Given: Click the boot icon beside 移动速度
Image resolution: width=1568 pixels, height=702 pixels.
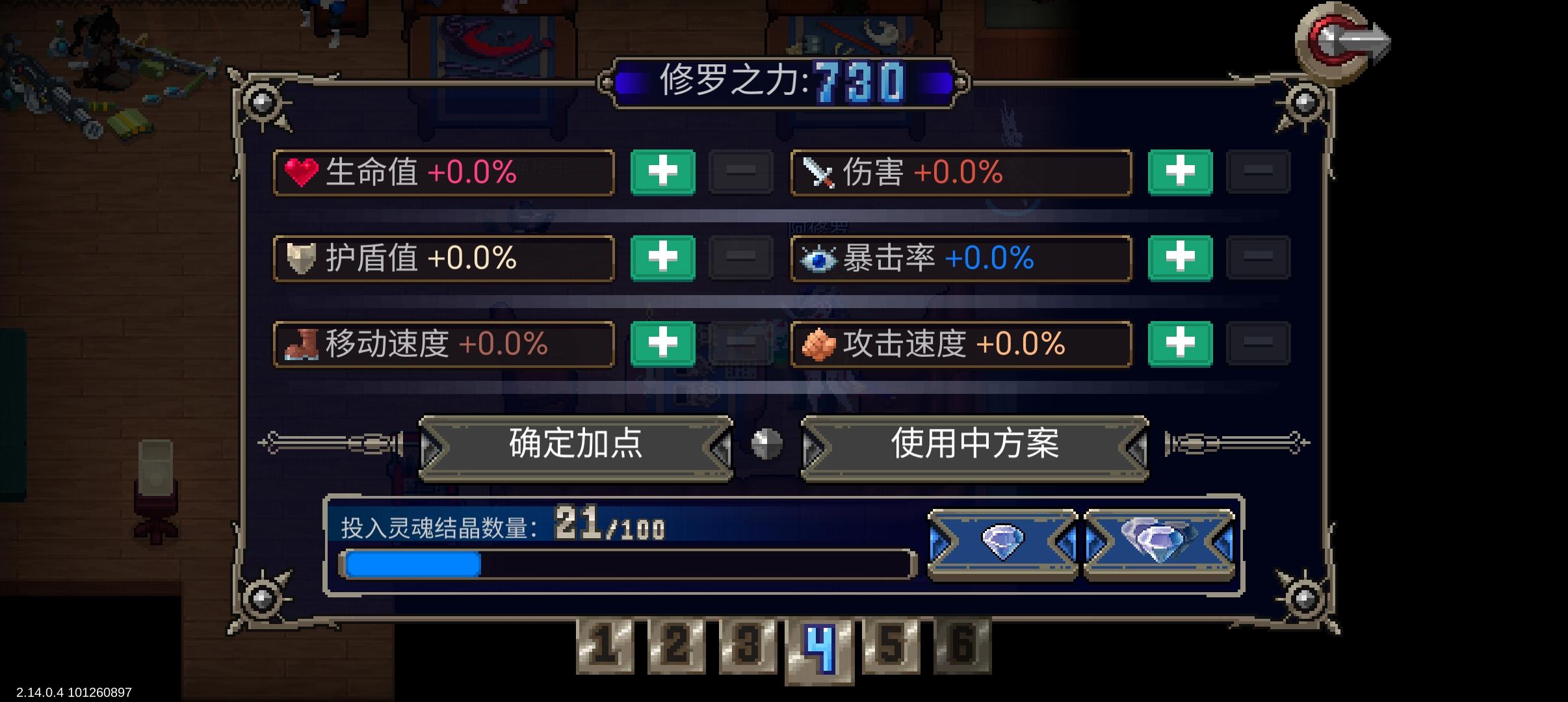Looking at the screenshot, I should [303, 345].
